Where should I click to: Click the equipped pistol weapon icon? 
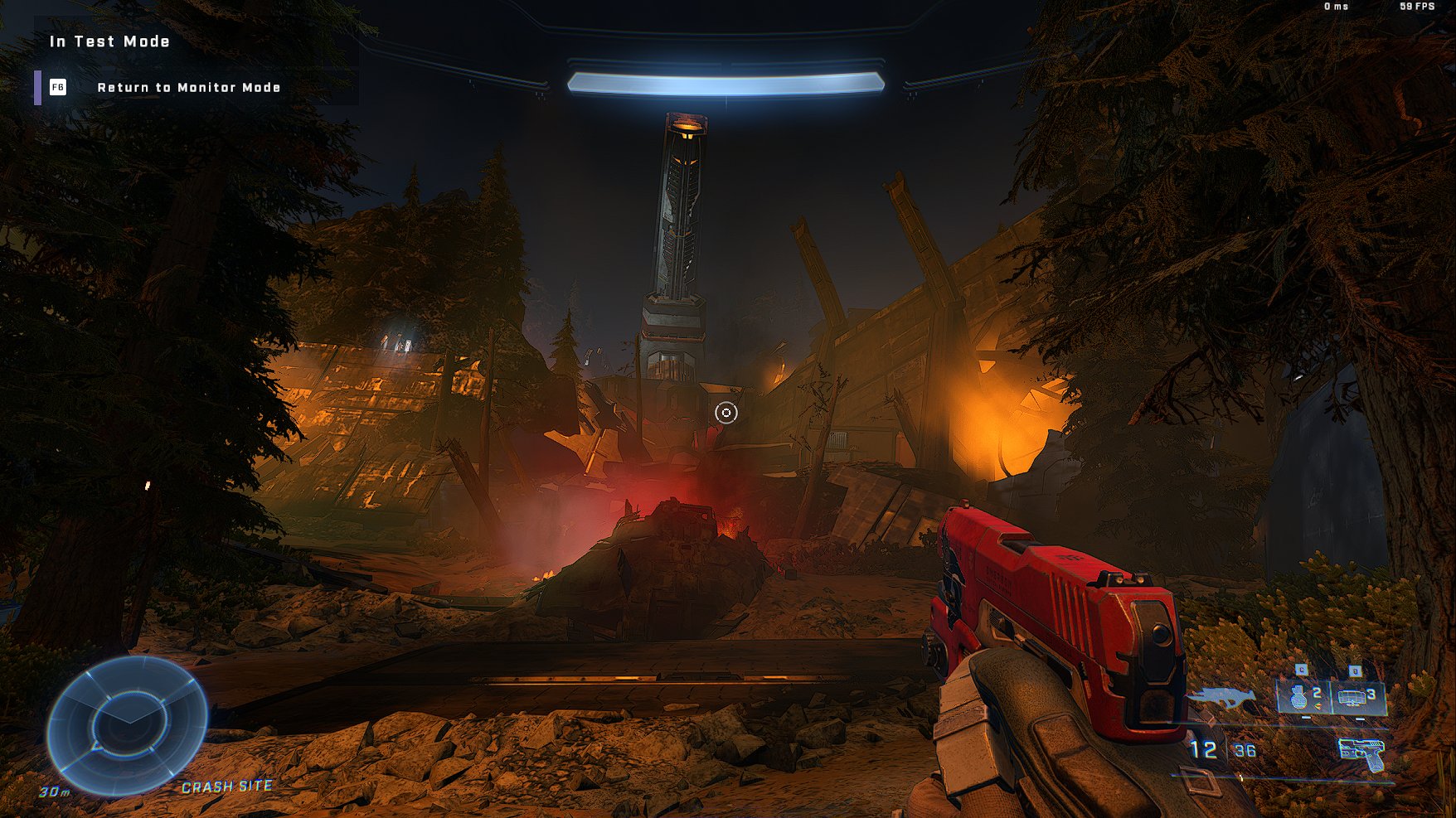tap(1361, 753)
